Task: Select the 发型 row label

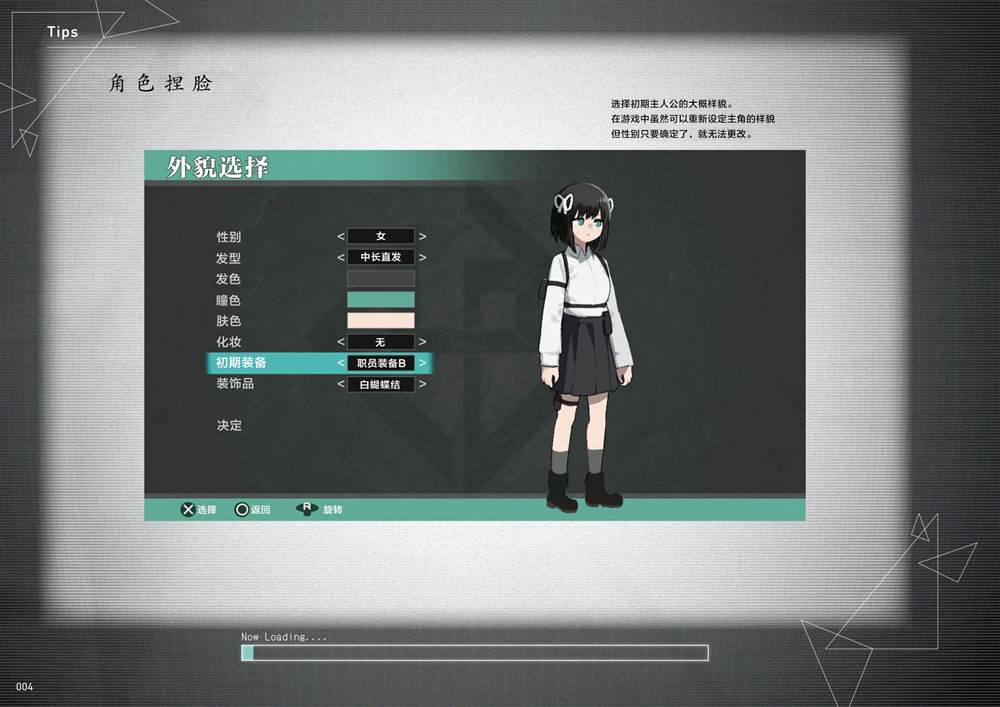Action: click(x=229, y=258)
